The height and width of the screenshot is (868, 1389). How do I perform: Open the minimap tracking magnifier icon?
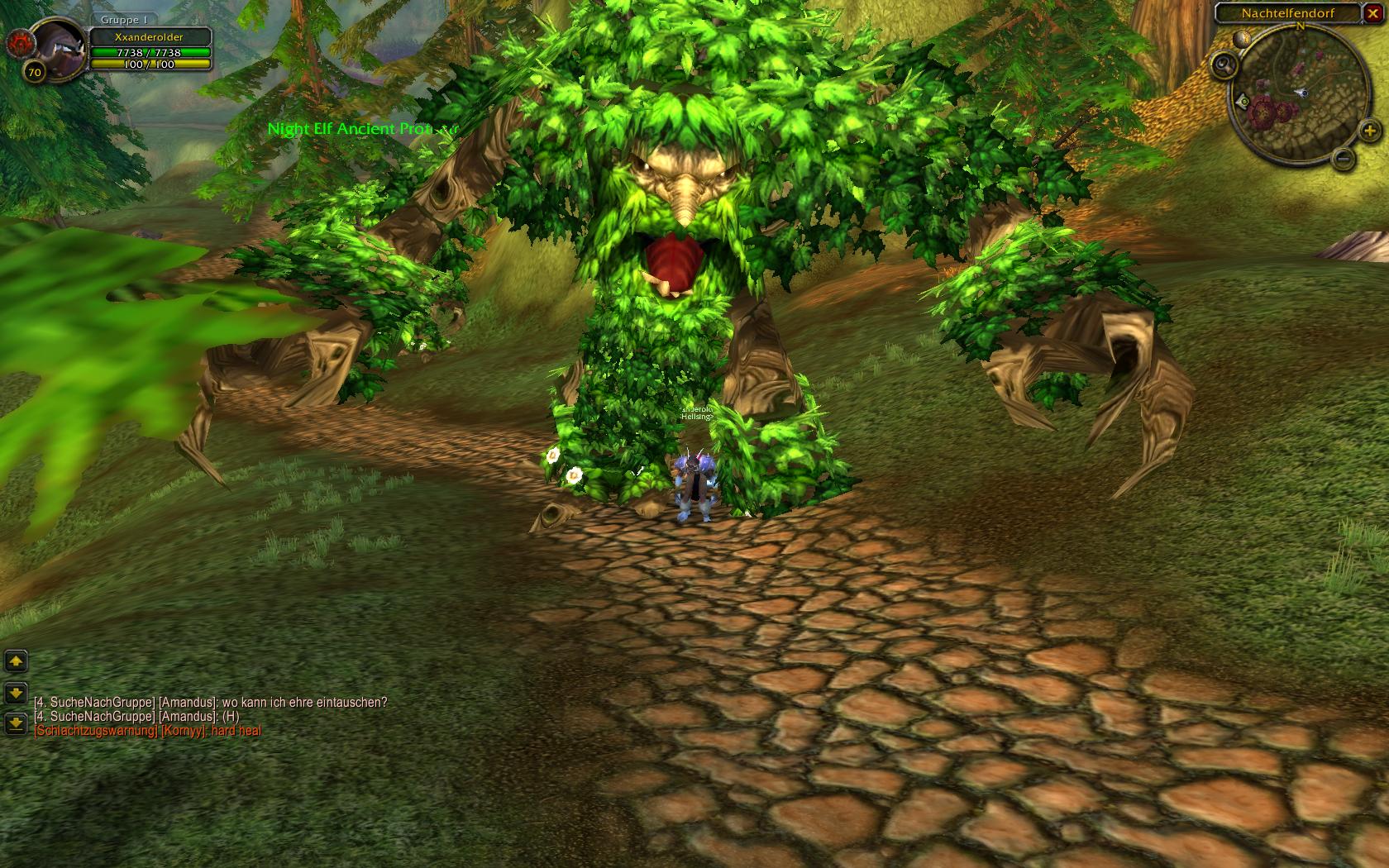(x=1224, y=64)
